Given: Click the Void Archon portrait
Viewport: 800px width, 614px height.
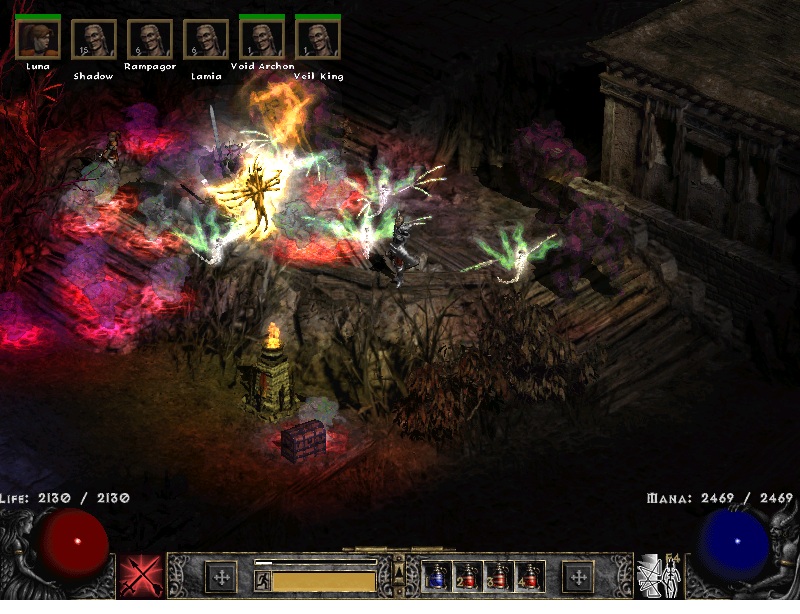Looking at the screenshot, I should point(261,39).
